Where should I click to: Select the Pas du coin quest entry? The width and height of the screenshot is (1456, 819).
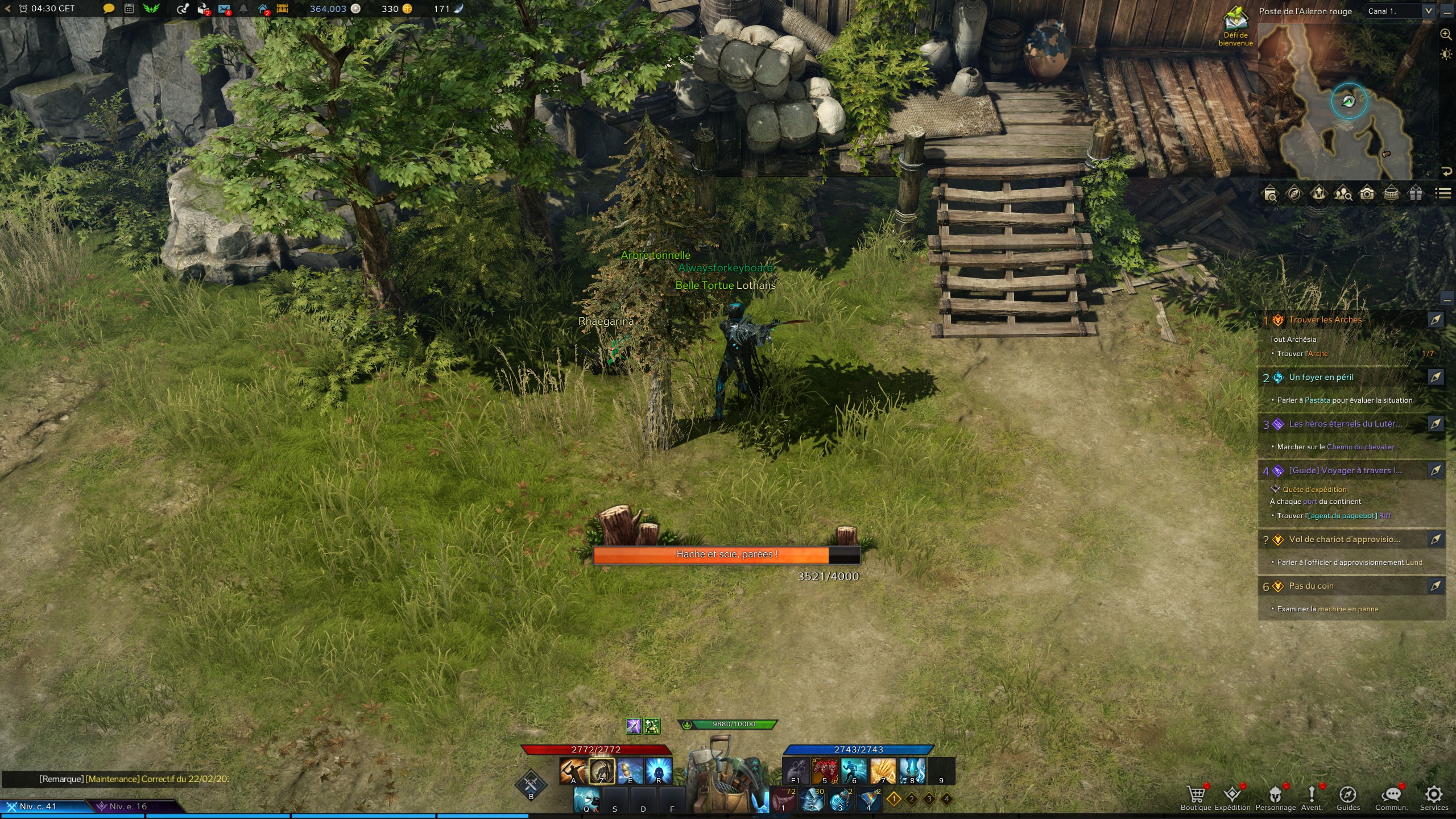pyautogui.click(x=1311, y=586)
